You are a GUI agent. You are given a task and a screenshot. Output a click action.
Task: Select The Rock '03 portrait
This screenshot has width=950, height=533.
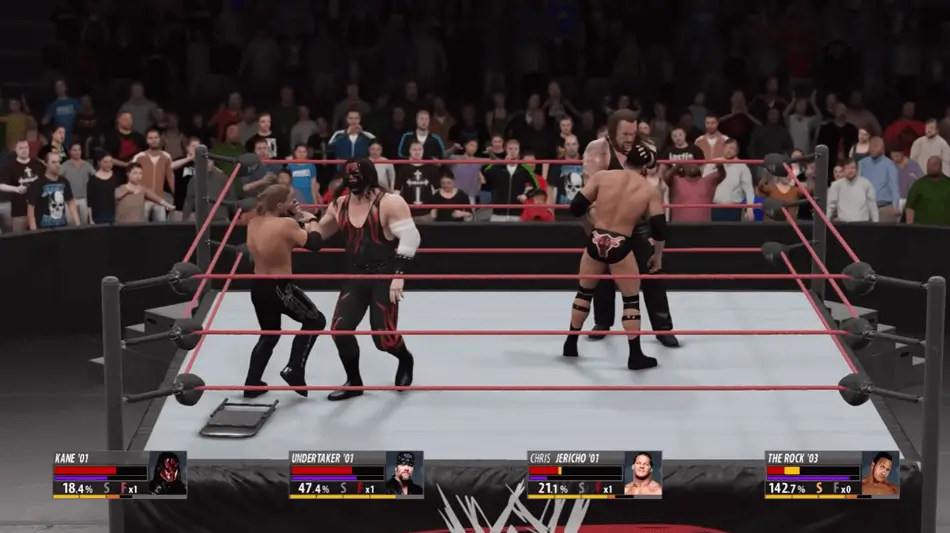(880, 474)
